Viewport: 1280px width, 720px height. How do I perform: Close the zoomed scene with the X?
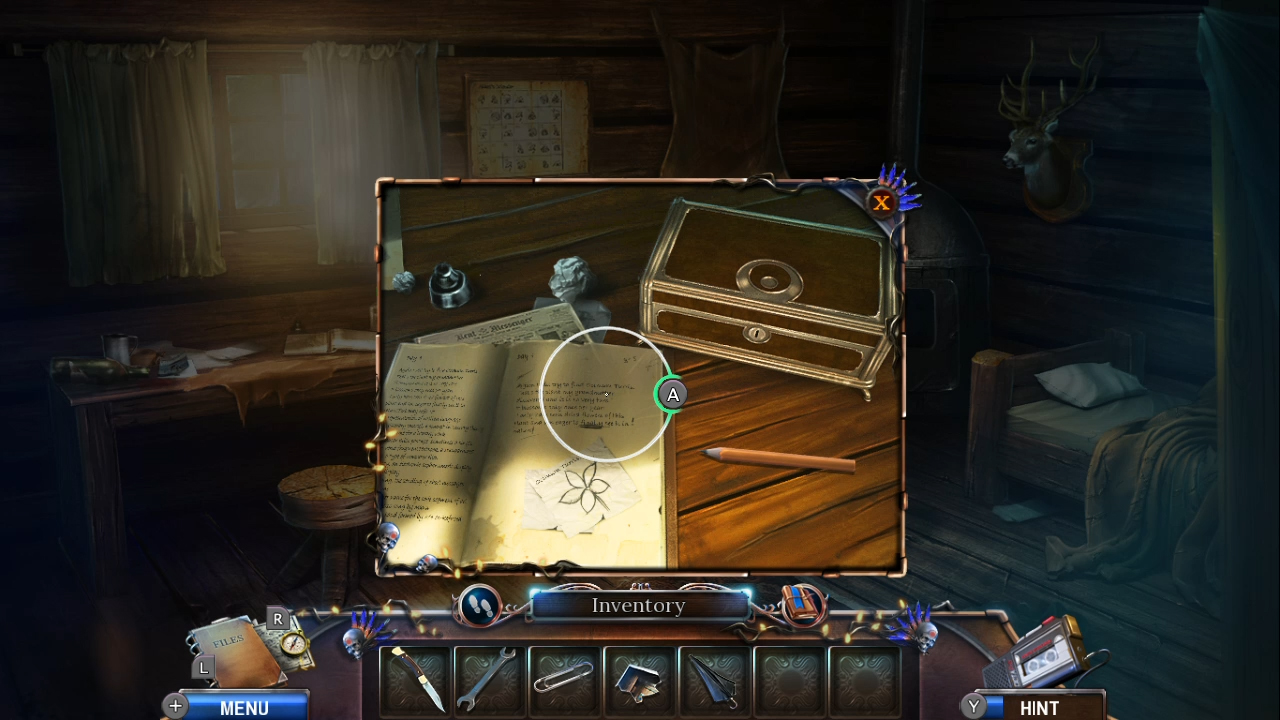881,203
